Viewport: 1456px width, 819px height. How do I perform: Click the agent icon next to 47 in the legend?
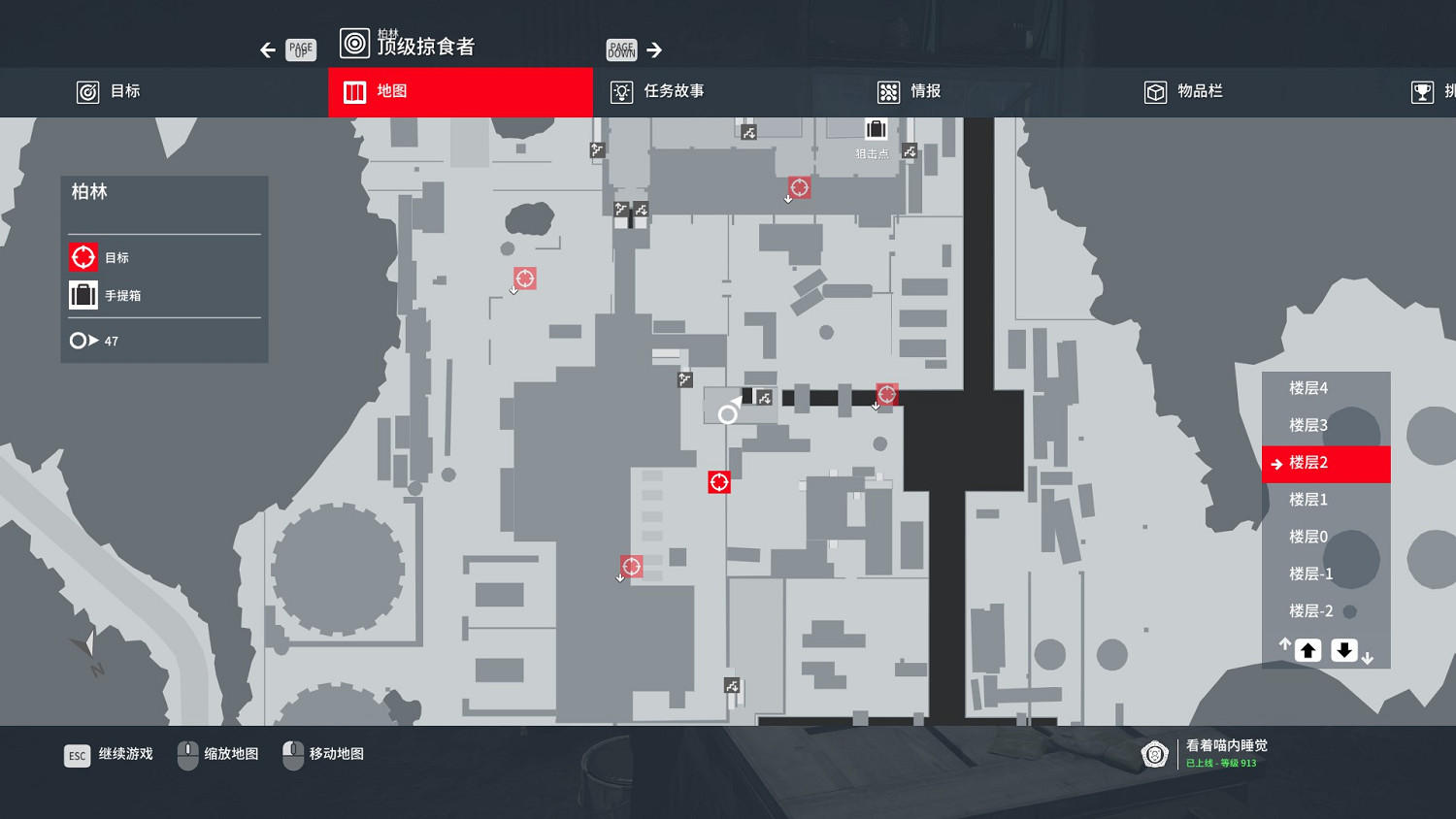(x=80, y=340)
